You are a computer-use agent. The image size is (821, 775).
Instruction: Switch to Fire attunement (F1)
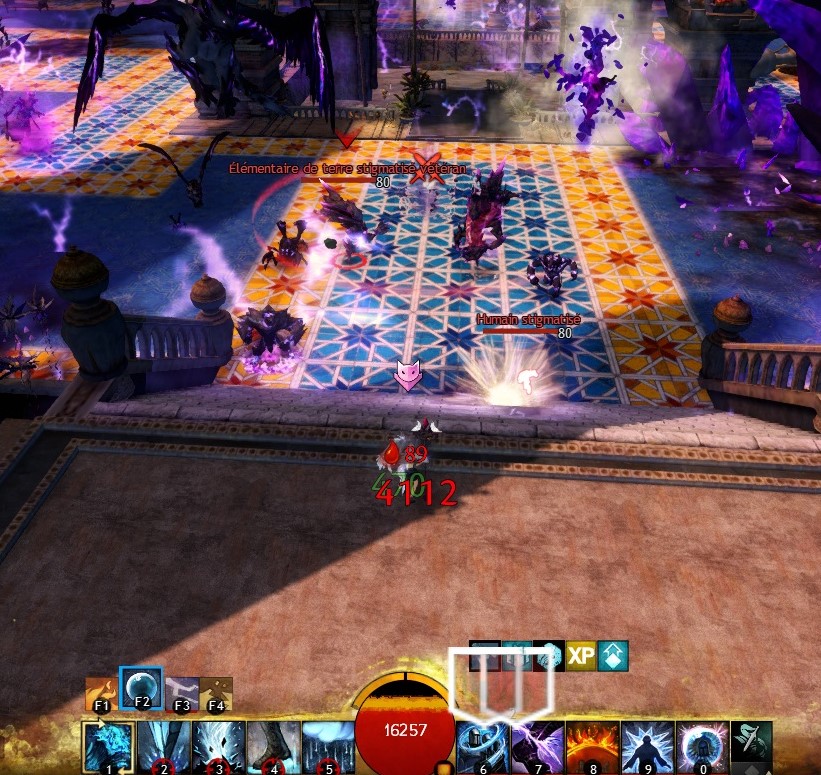[x=101, y=691]
